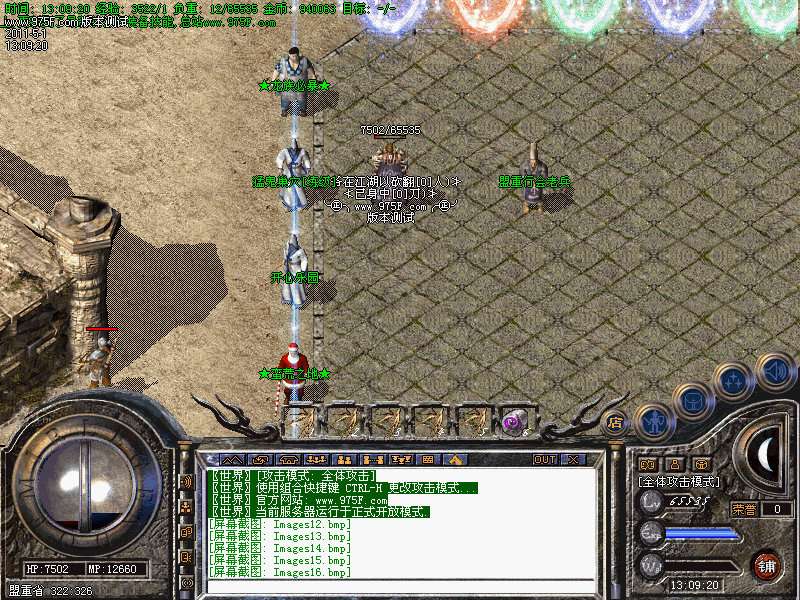This screenshot has width=800, height=600.
Task: Open the character equipment panel icon
Action: [x=652, y=422]
